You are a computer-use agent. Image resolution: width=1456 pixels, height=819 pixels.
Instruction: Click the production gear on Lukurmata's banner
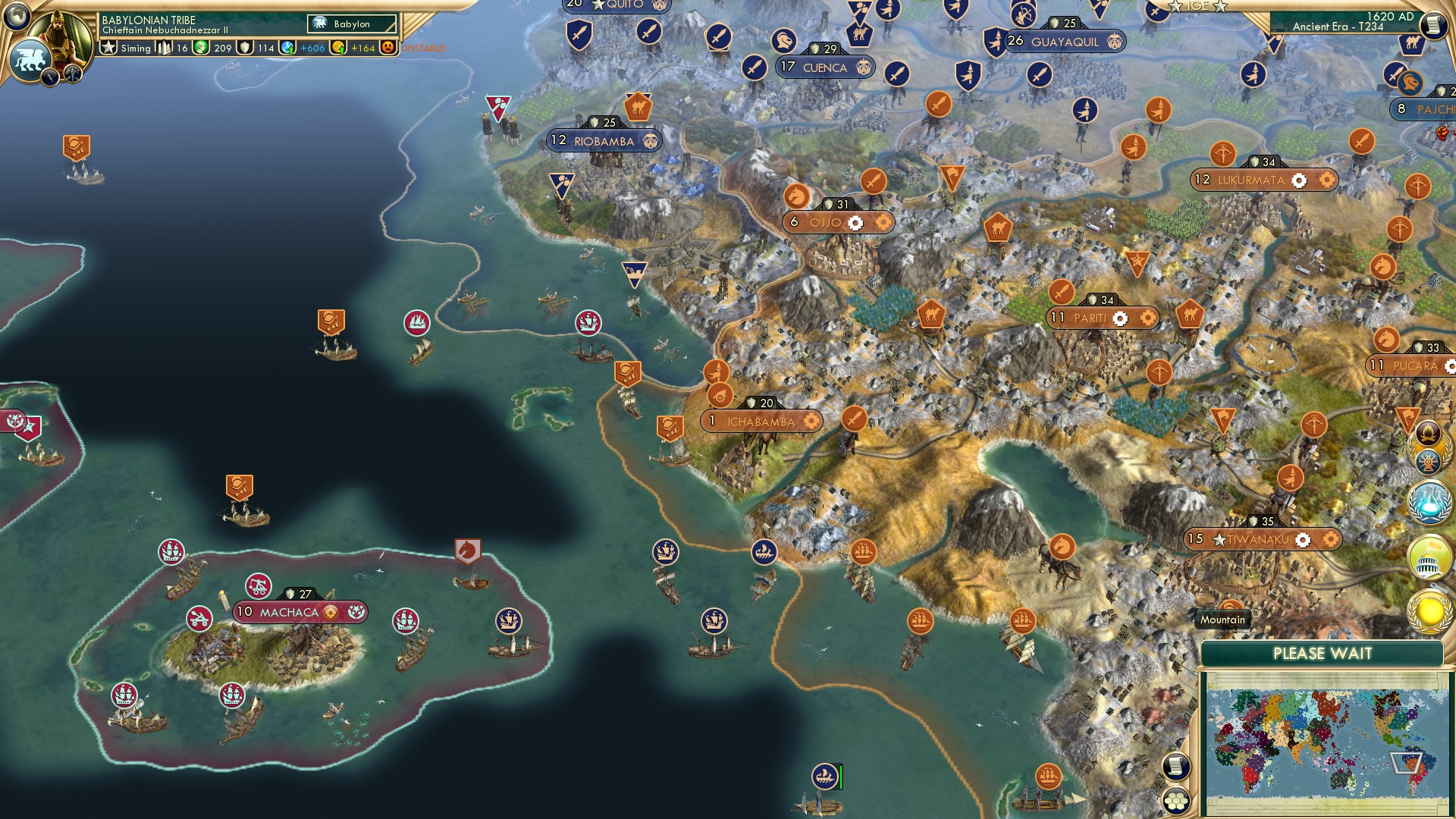click(x=1298, y=180)
